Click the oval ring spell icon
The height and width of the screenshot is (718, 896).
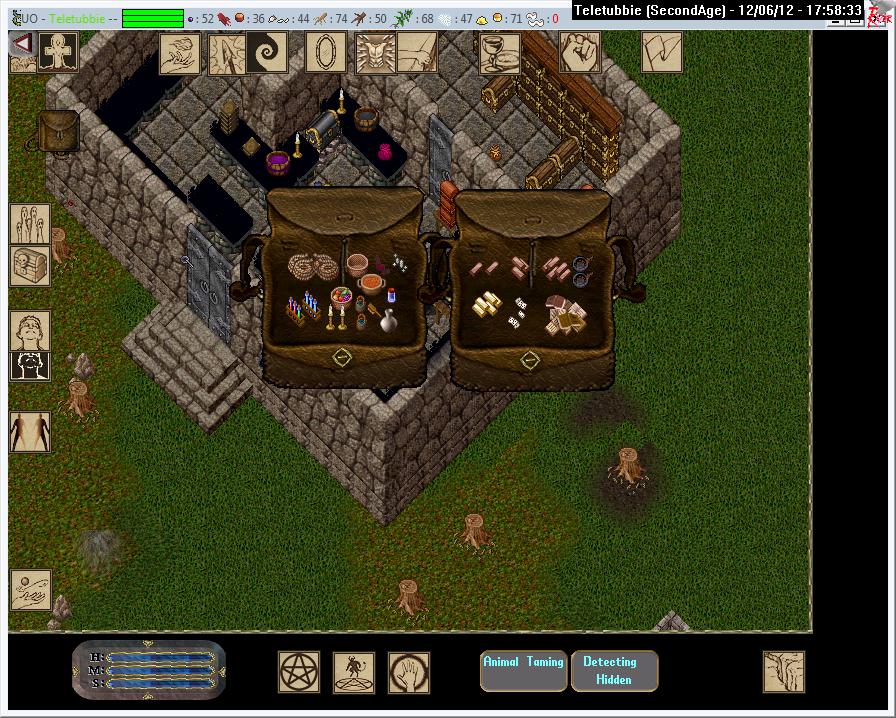(x=325, y=52)
